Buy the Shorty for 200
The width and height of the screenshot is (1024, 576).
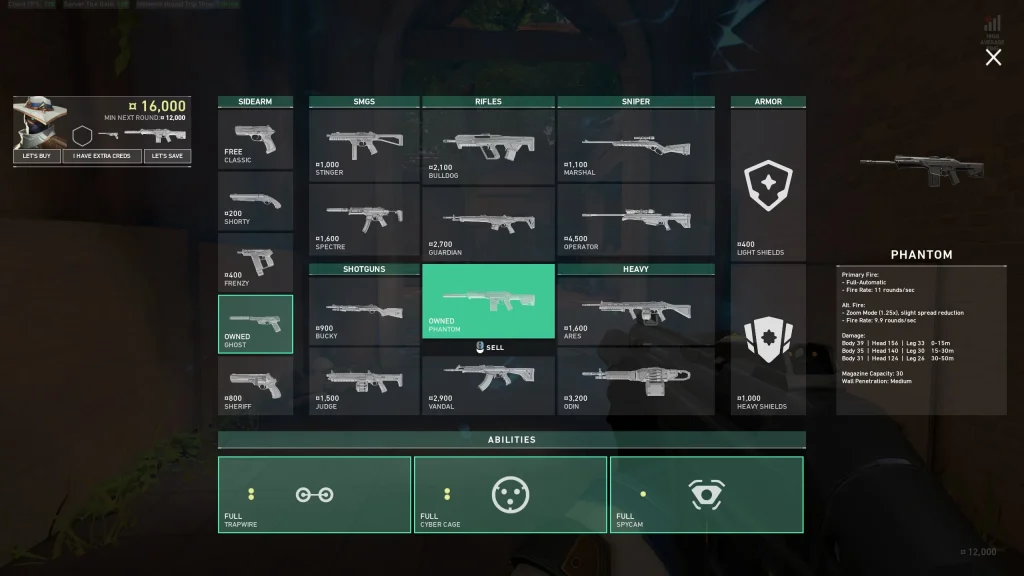(x=255, y=201)
